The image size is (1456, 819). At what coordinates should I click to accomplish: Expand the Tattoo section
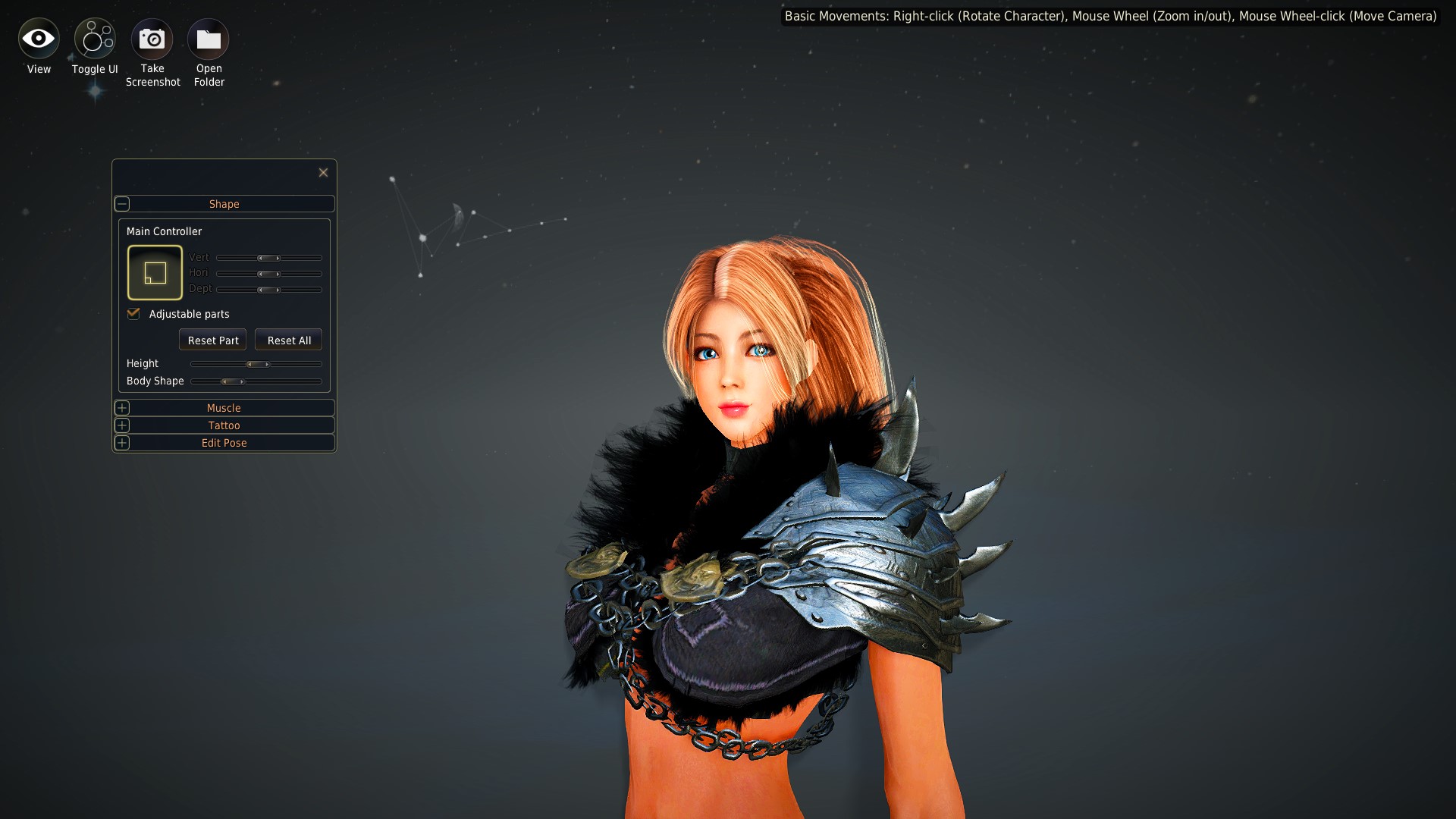(x=122, y=425)
